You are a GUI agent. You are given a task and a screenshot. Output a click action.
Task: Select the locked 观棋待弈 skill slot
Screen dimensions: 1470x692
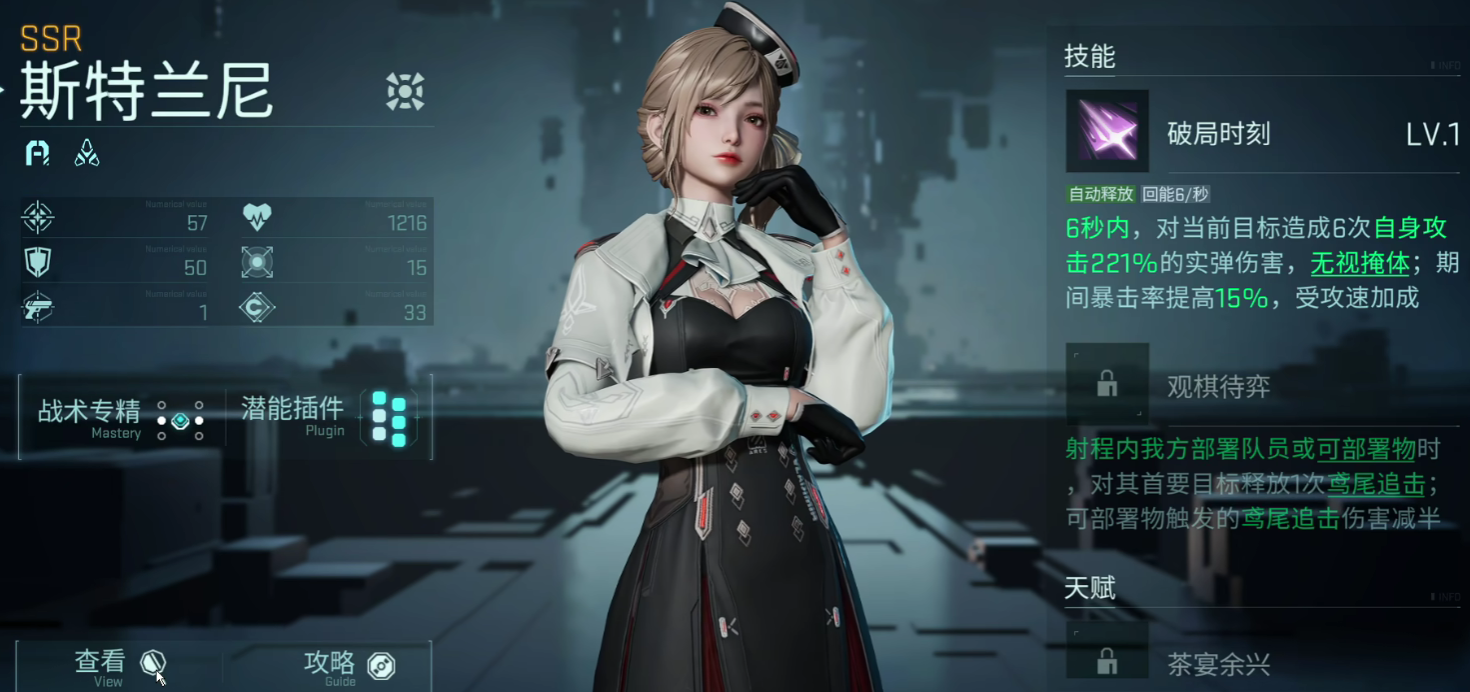[1107, 384]
